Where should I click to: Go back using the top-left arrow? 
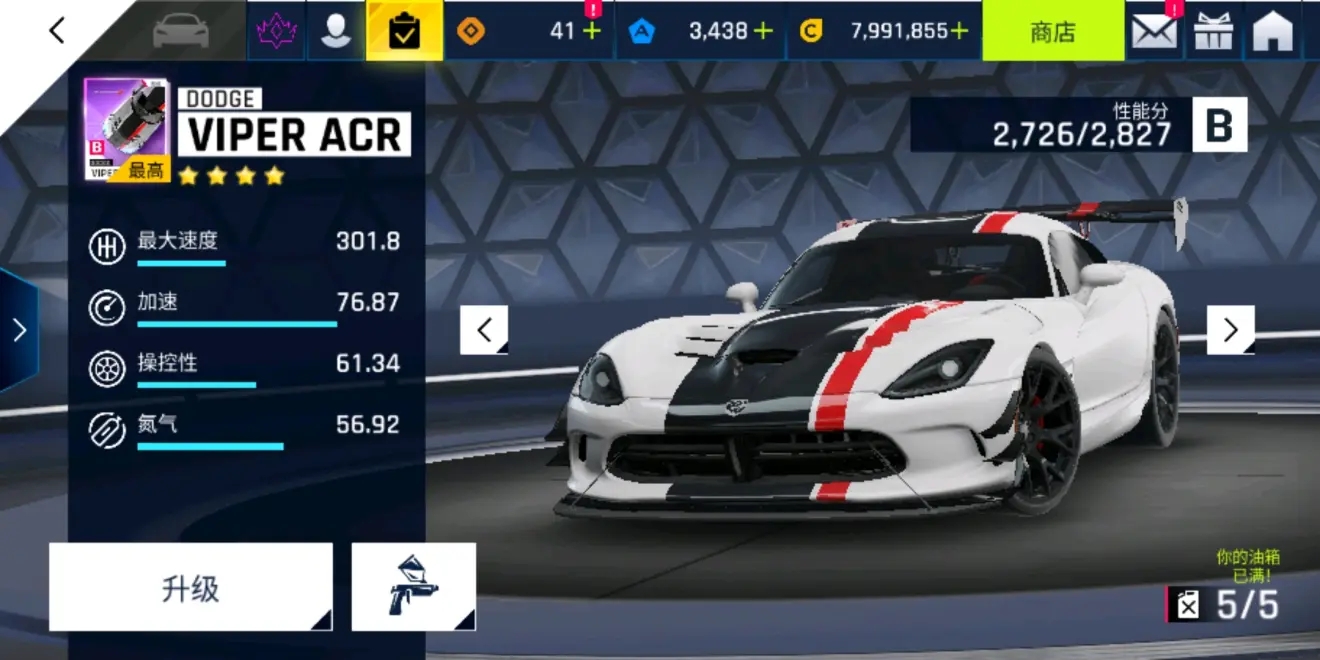pyautogui.click(x=57, y=31)
